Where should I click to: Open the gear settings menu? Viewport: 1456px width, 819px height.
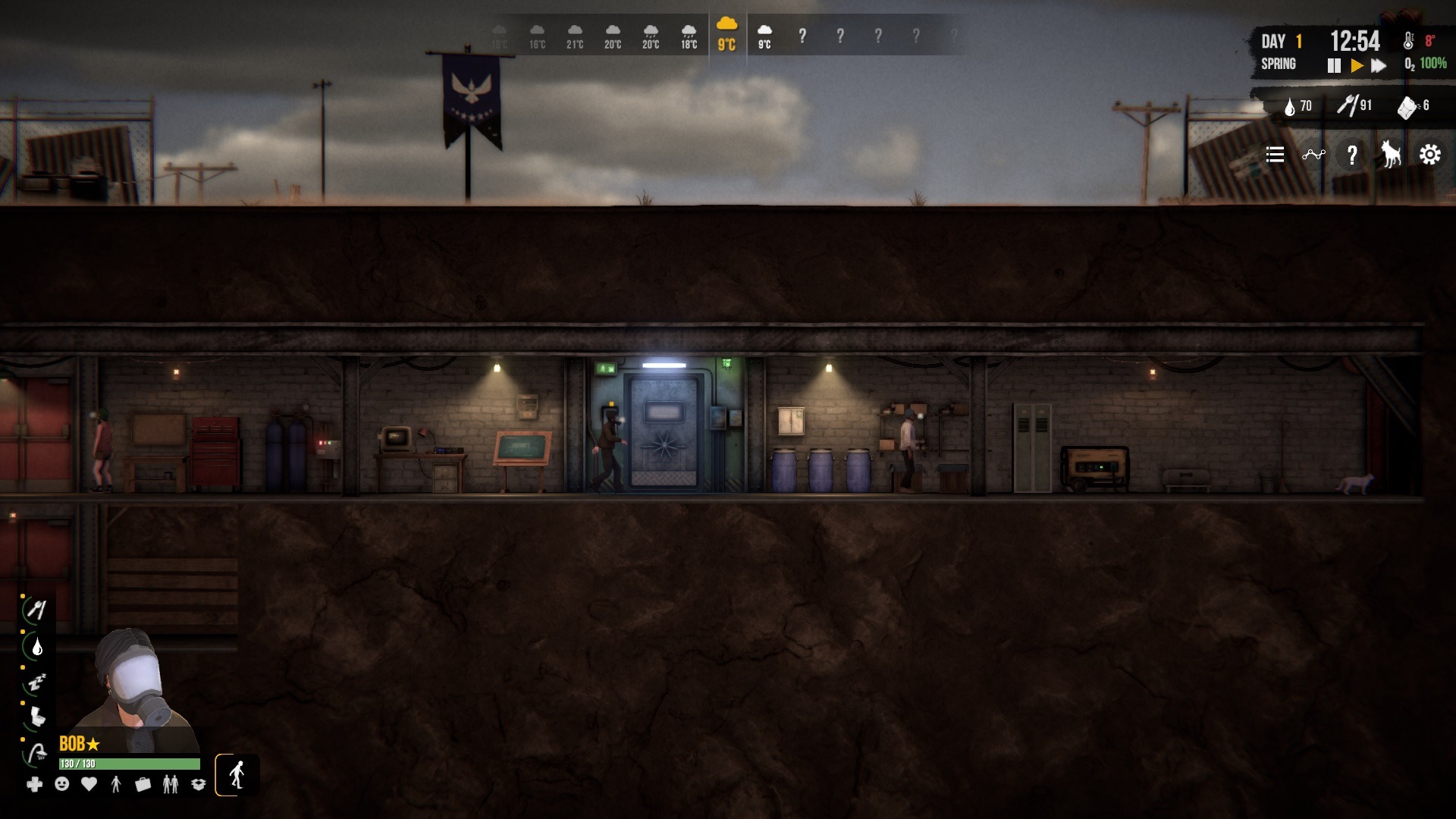point(1430,155)
